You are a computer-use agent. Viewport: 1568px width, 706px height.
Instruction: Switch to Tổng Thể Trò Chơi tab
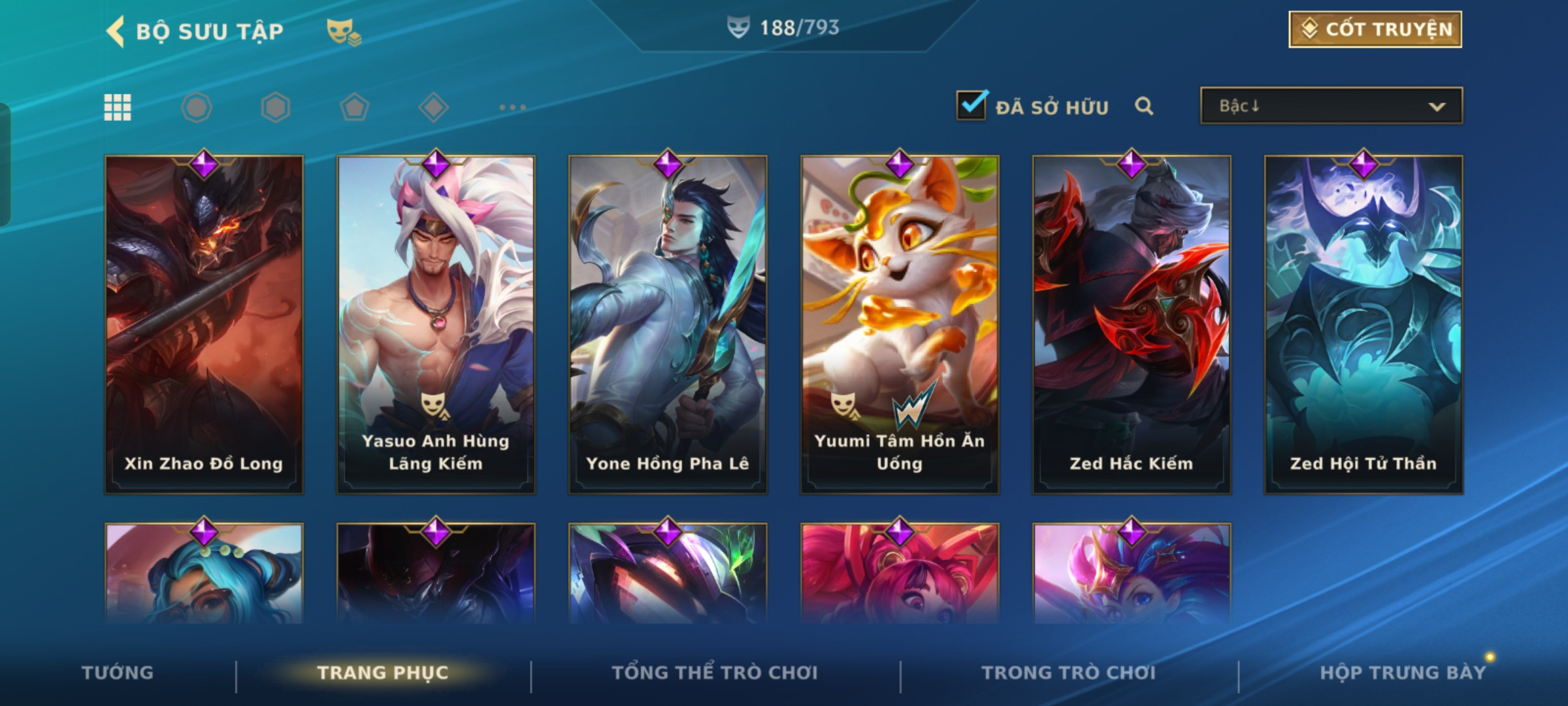click(x=715, y=673)
